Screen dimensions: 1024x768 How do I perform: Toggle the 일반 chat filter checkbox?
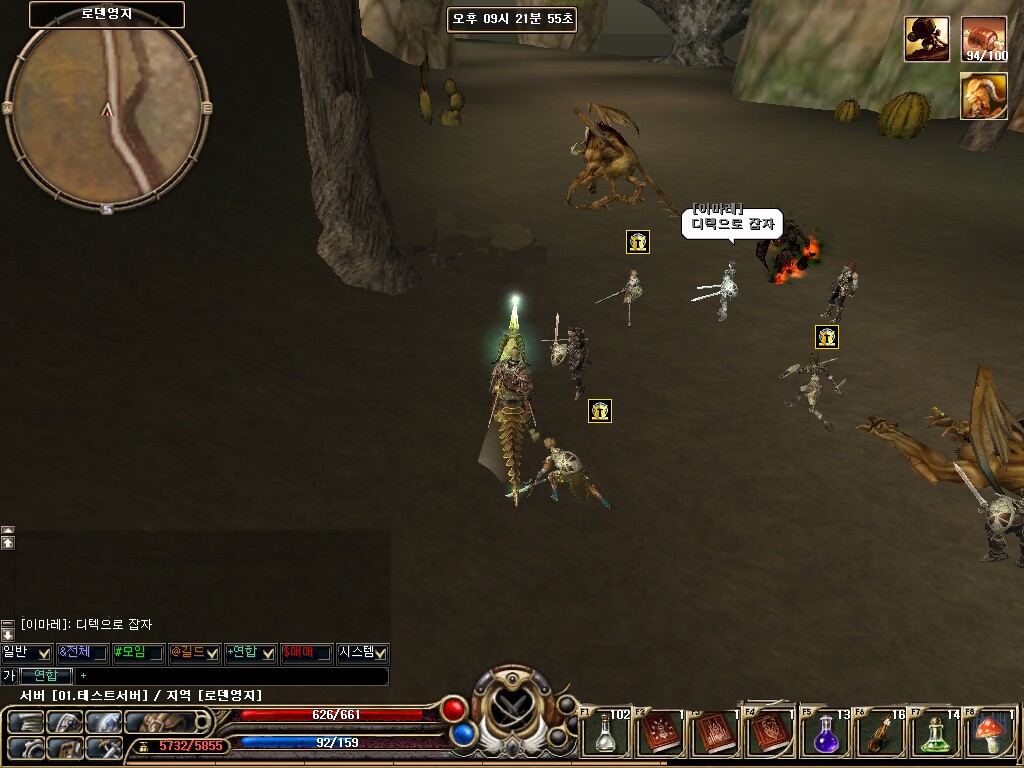(x=43, y=653)
